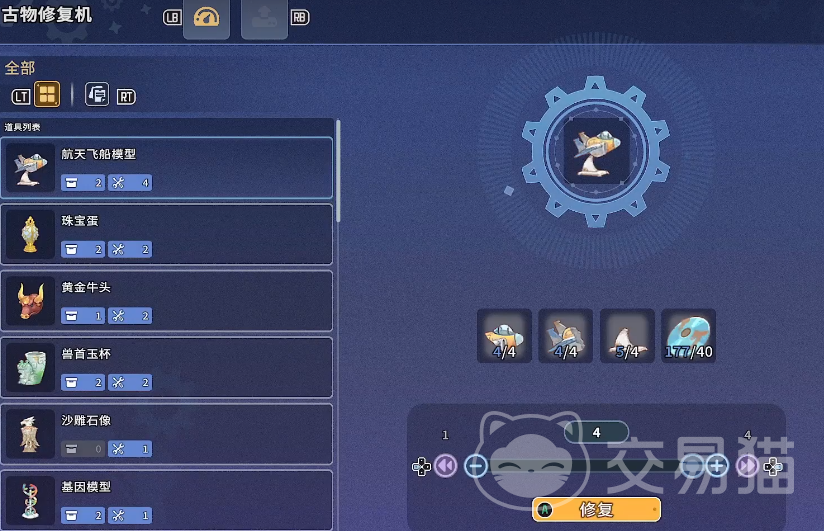Decrease quantity with the minus button
This screenshot has height=531, width=824.
pos(476,465)
